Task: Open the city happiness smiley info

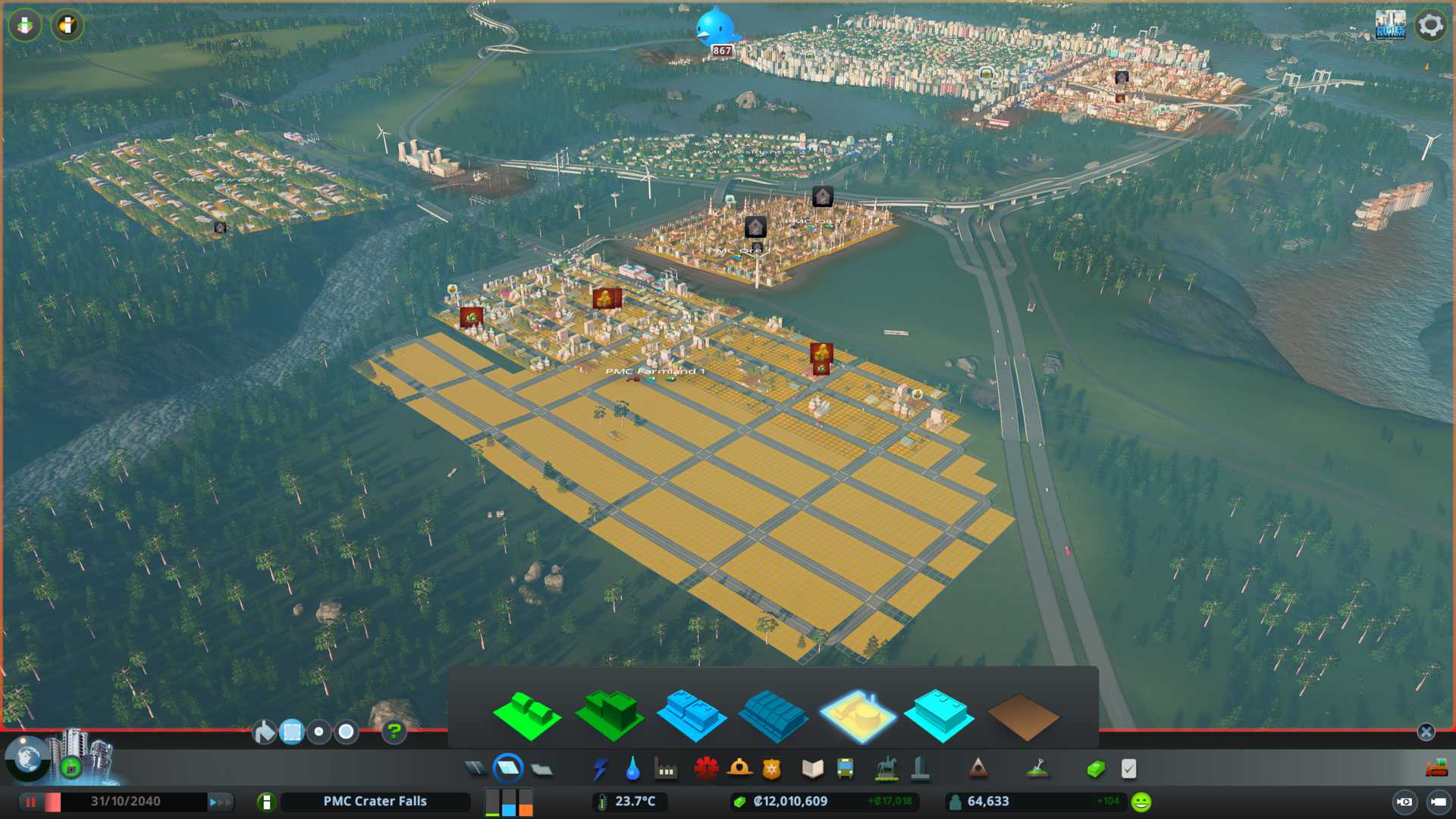Action: point(1141,802)
